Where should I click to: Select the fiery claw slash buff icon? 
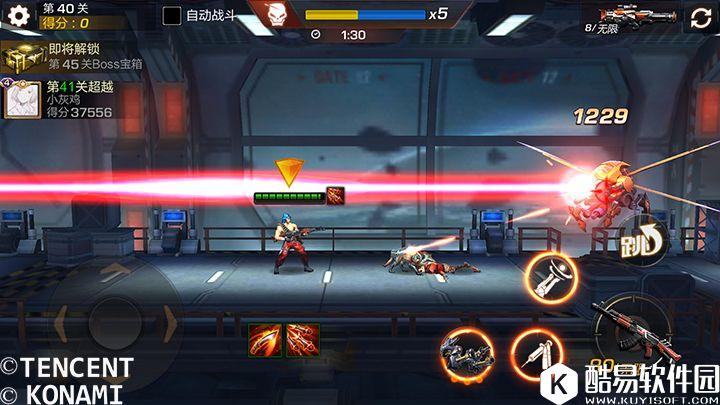point(265,340)
